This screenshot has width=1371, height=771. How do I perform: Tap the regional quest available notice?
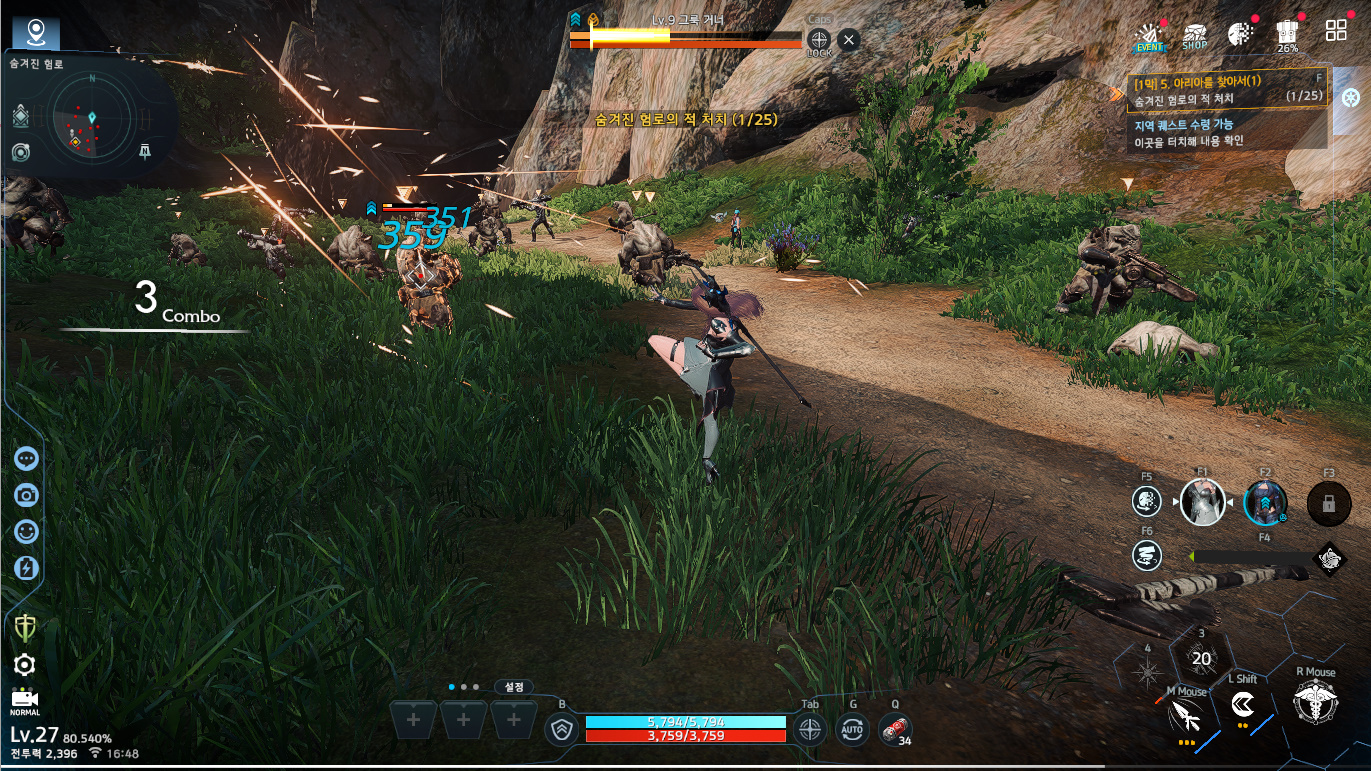point(1227,132)
